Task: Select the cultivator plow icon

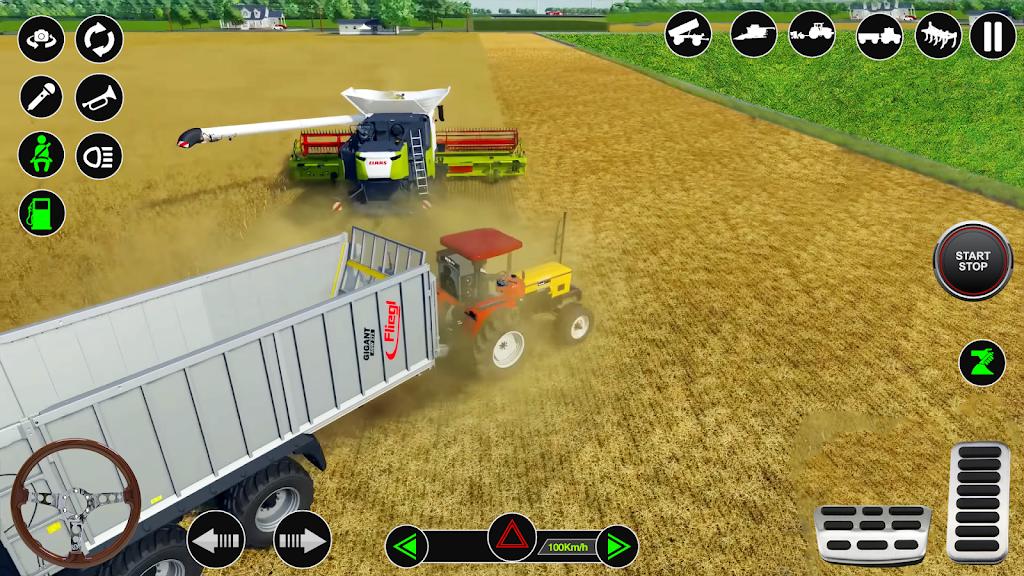Action: (x=938, y=35)
